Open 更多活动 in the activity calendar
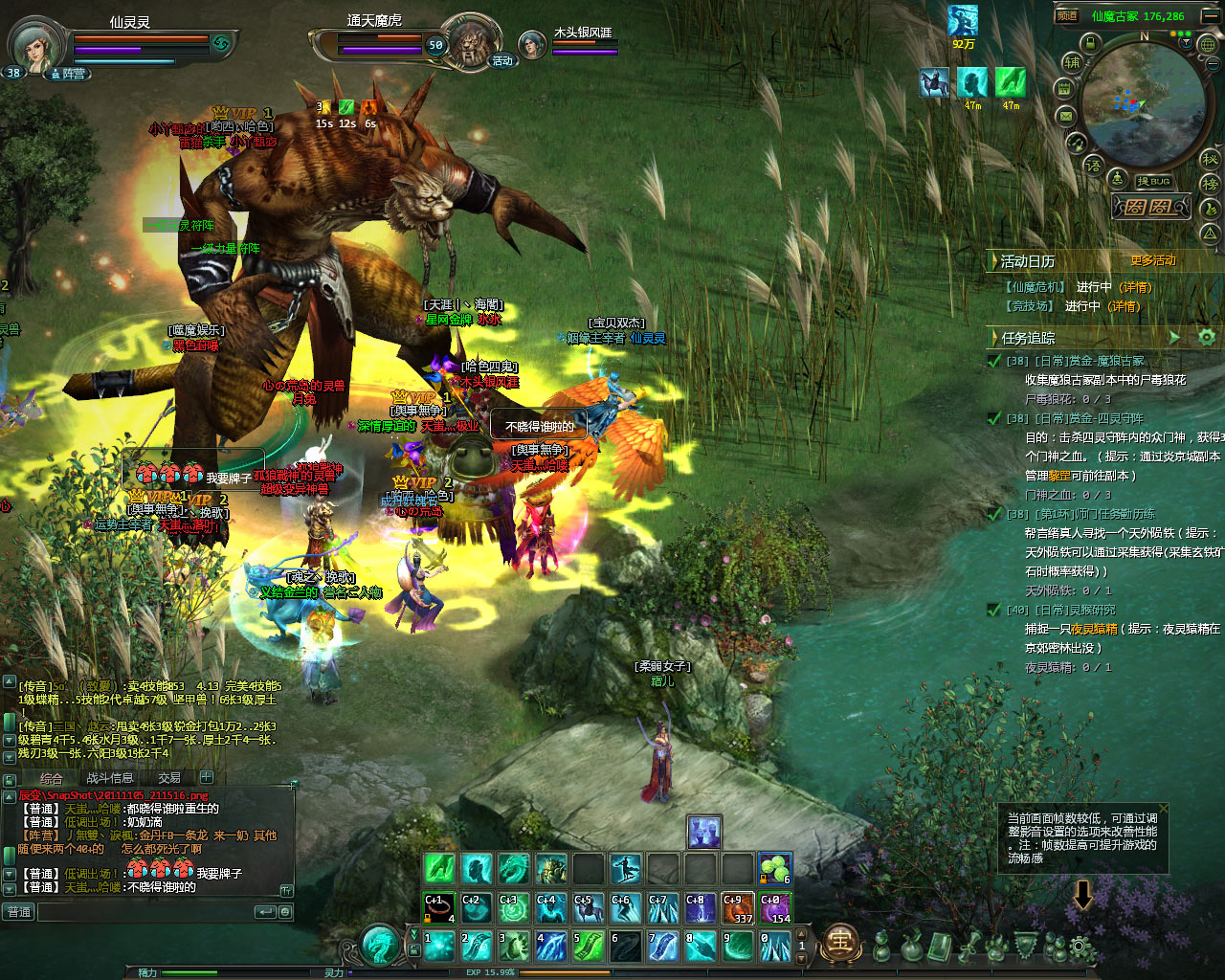This screenshot has height=980, width=1225. pos(1153,260)
